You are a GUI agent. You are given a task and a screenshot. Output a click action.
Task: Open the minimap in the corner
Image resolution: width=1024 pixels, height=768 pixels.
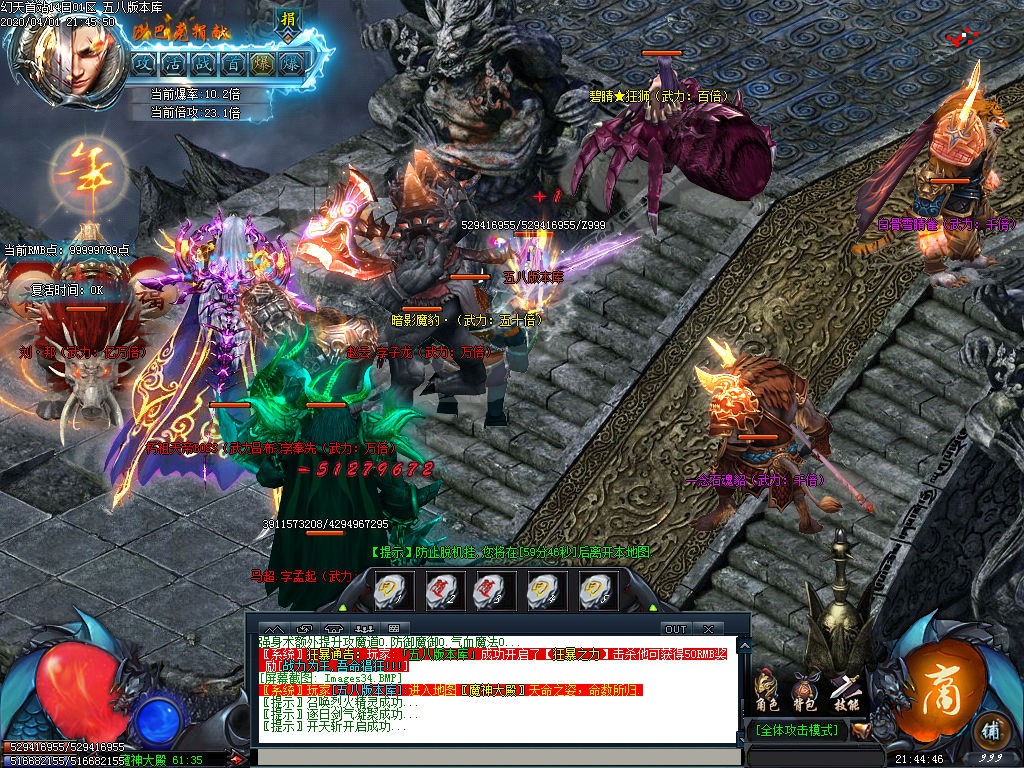click(x=965, y=38)
